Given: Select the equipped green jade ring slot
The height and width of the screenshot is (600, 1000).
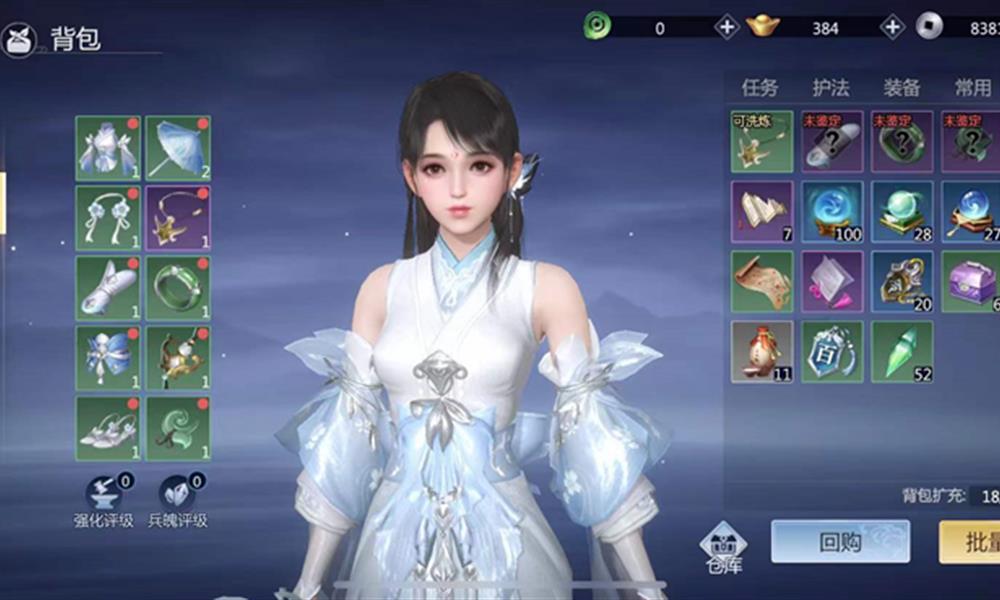Looking at the screenshot, I should click(178, 288).
